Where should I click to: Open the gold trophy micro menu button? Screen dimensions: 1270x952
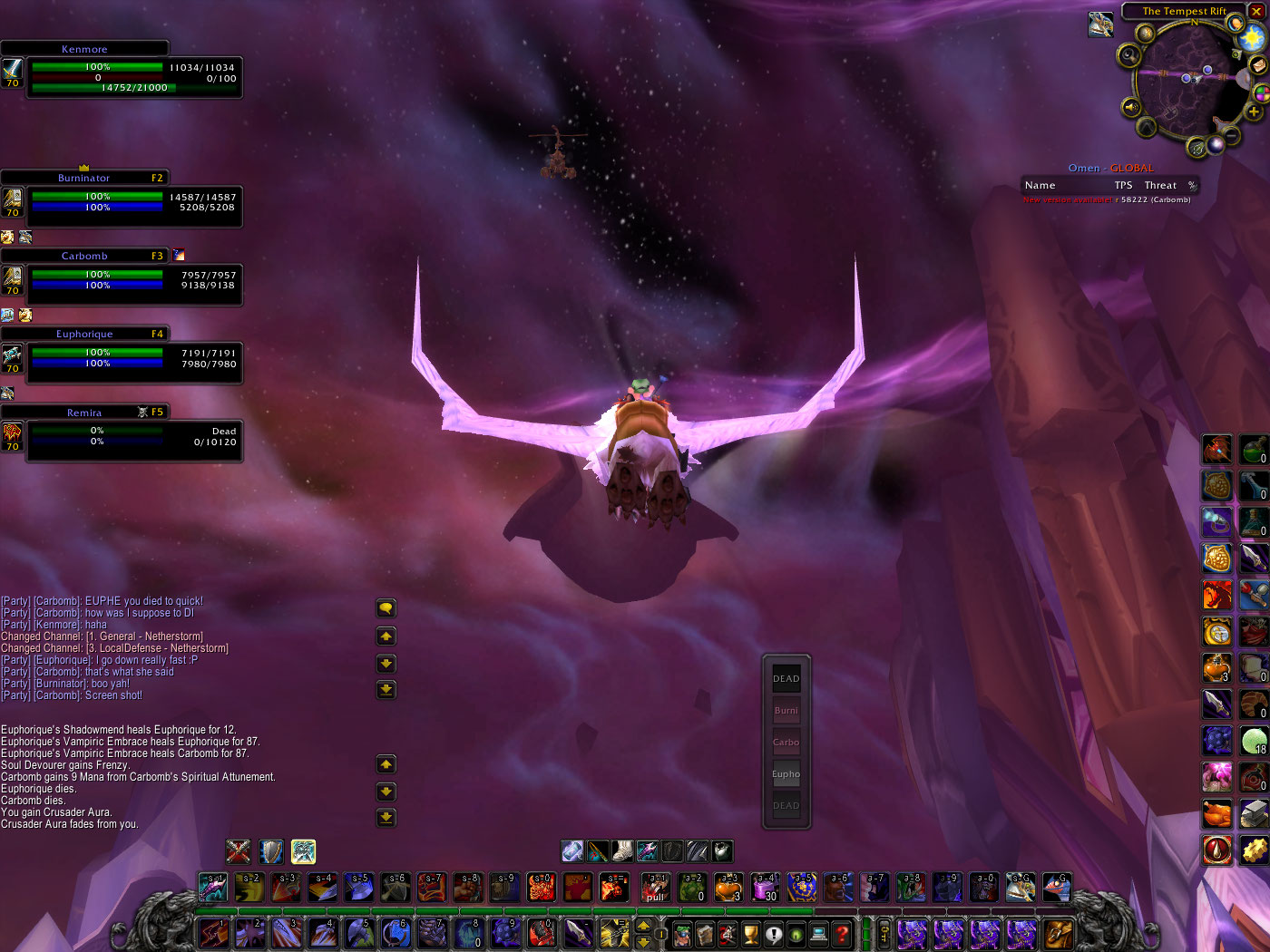[x=751, y=933]
